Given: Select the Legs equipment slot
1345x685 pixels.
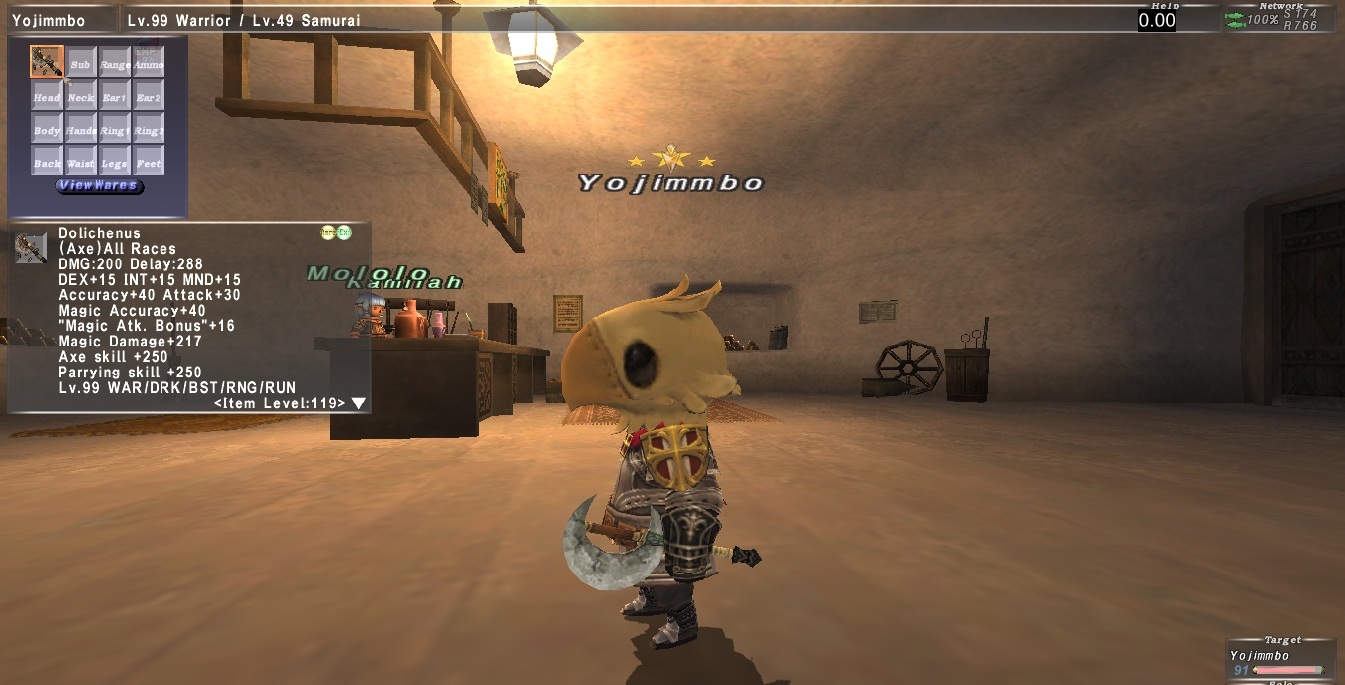Looking at the screenshot, I should (x=115, y=160).
